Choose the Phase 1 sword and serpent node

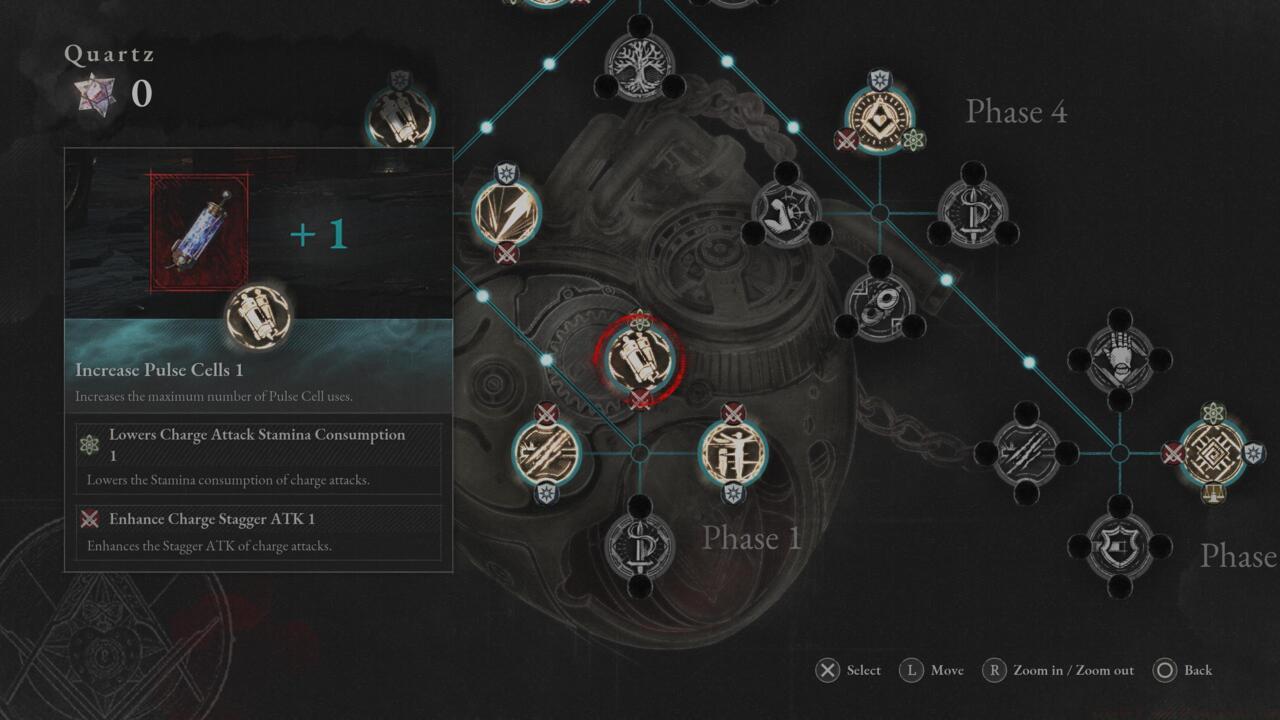(640, 546)
